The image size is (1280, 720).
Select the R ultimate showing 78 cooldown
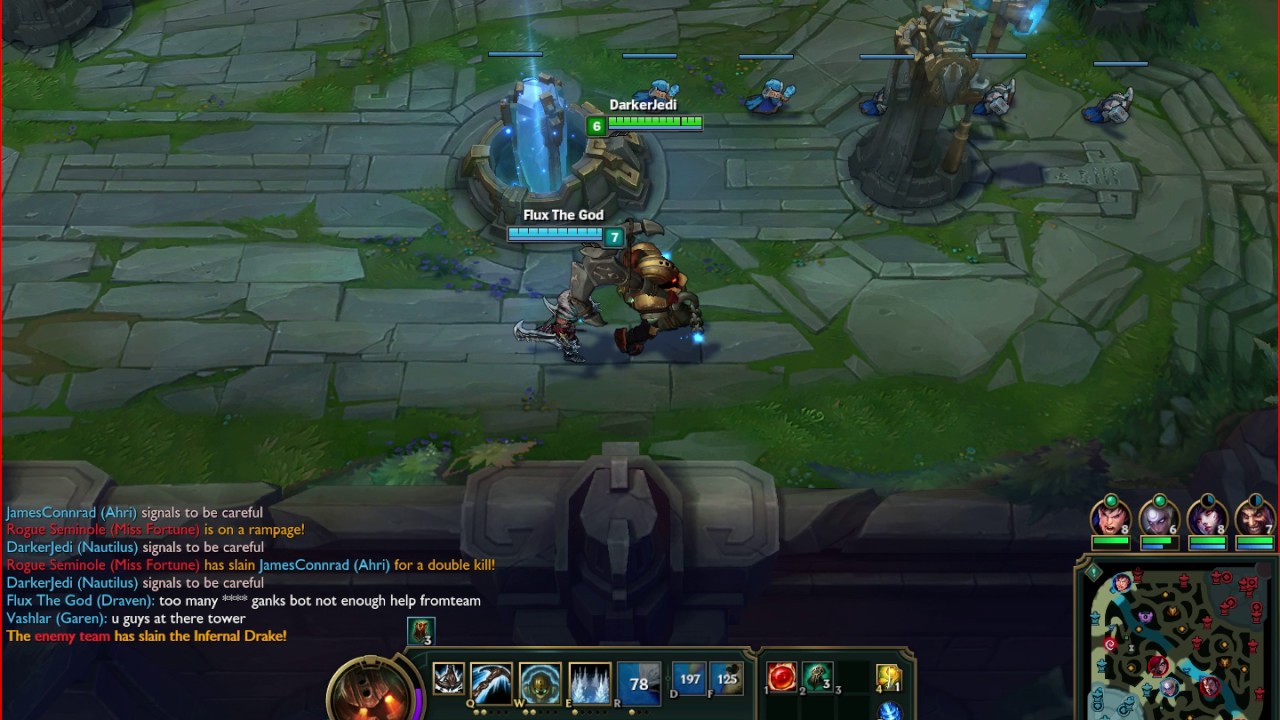coord(639,684)
